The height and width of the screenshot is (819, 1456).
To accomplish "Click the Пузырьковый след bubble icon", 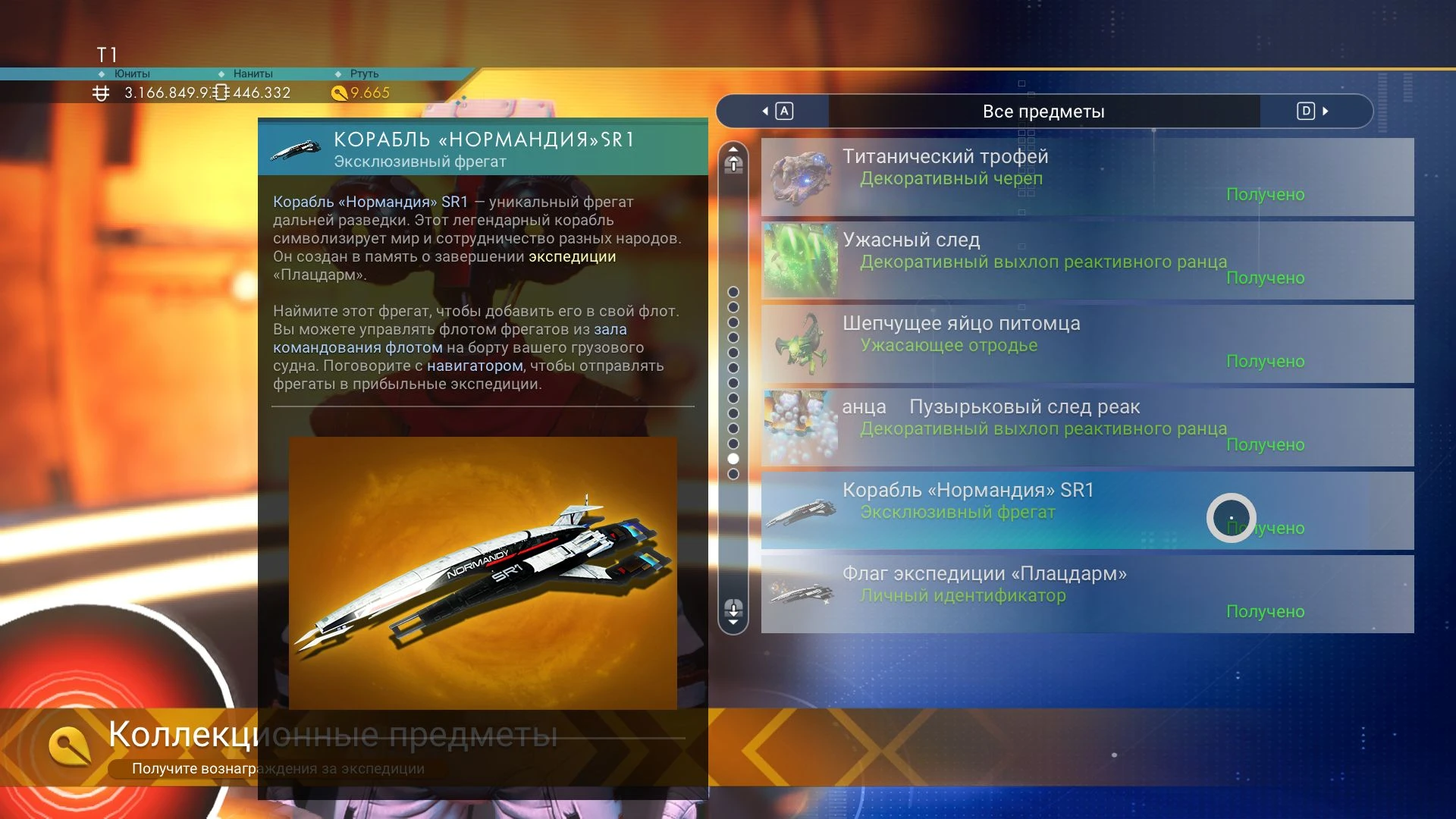I will (x=800, y=427).
